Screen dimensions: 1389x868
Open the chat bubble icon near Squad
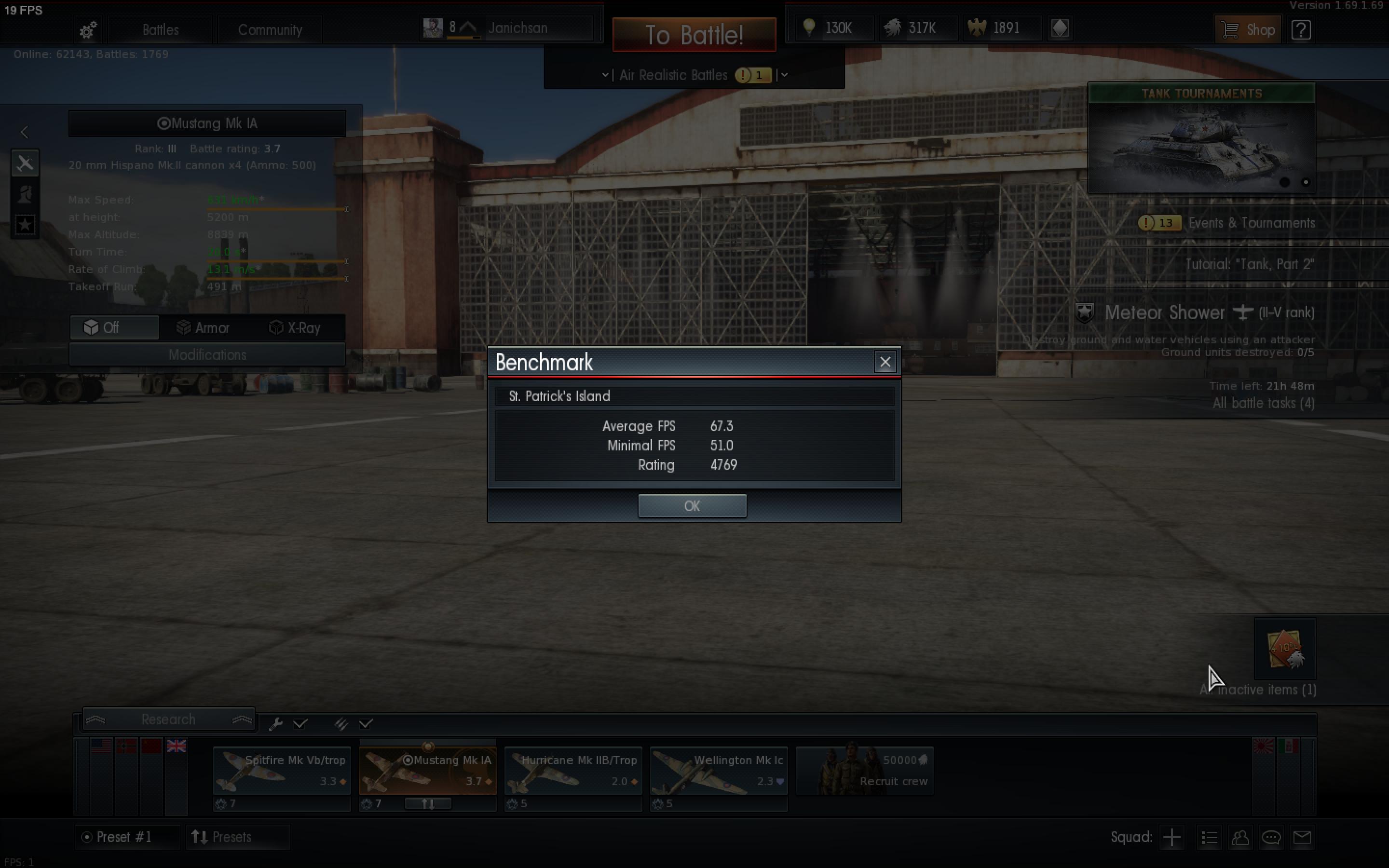coord(1271,837)
